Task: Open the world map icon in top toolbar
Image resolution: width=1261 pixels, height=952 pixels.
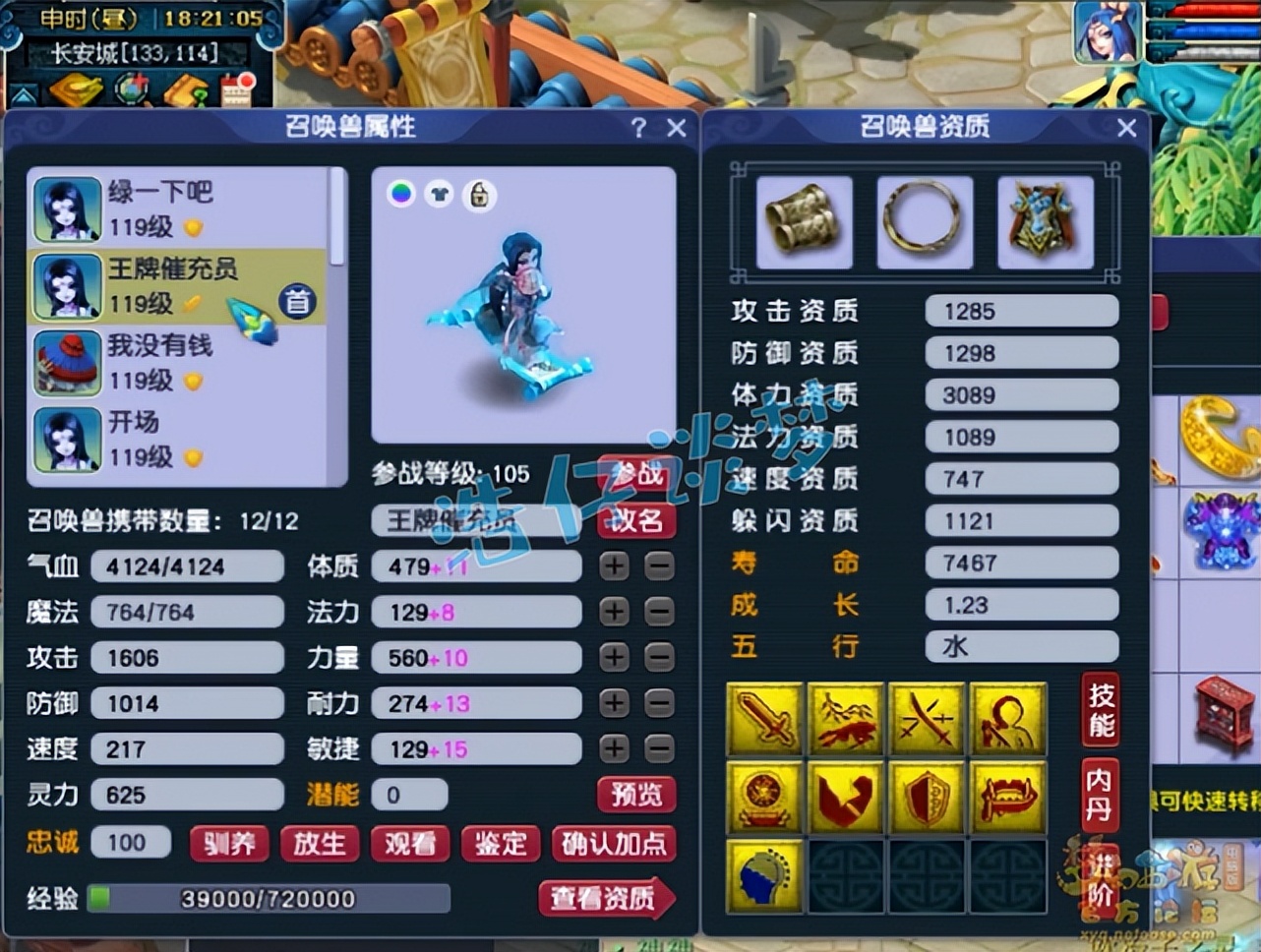Action: point(129,89)
